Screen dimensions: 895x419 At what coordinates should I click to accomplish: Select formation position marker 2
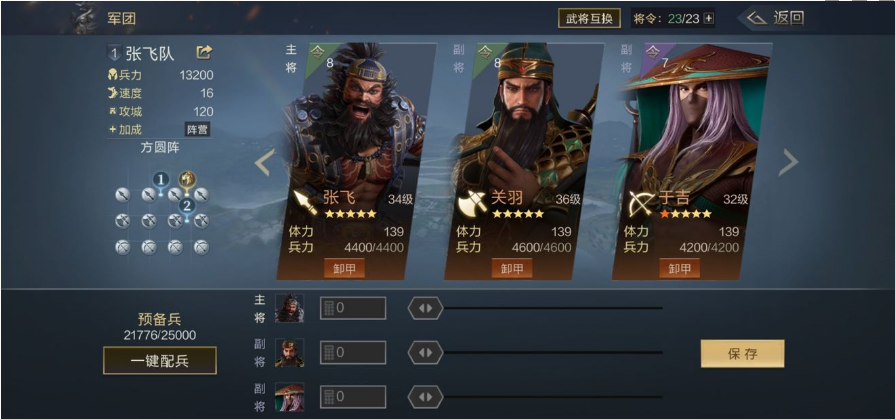click(x=186, y=206)
